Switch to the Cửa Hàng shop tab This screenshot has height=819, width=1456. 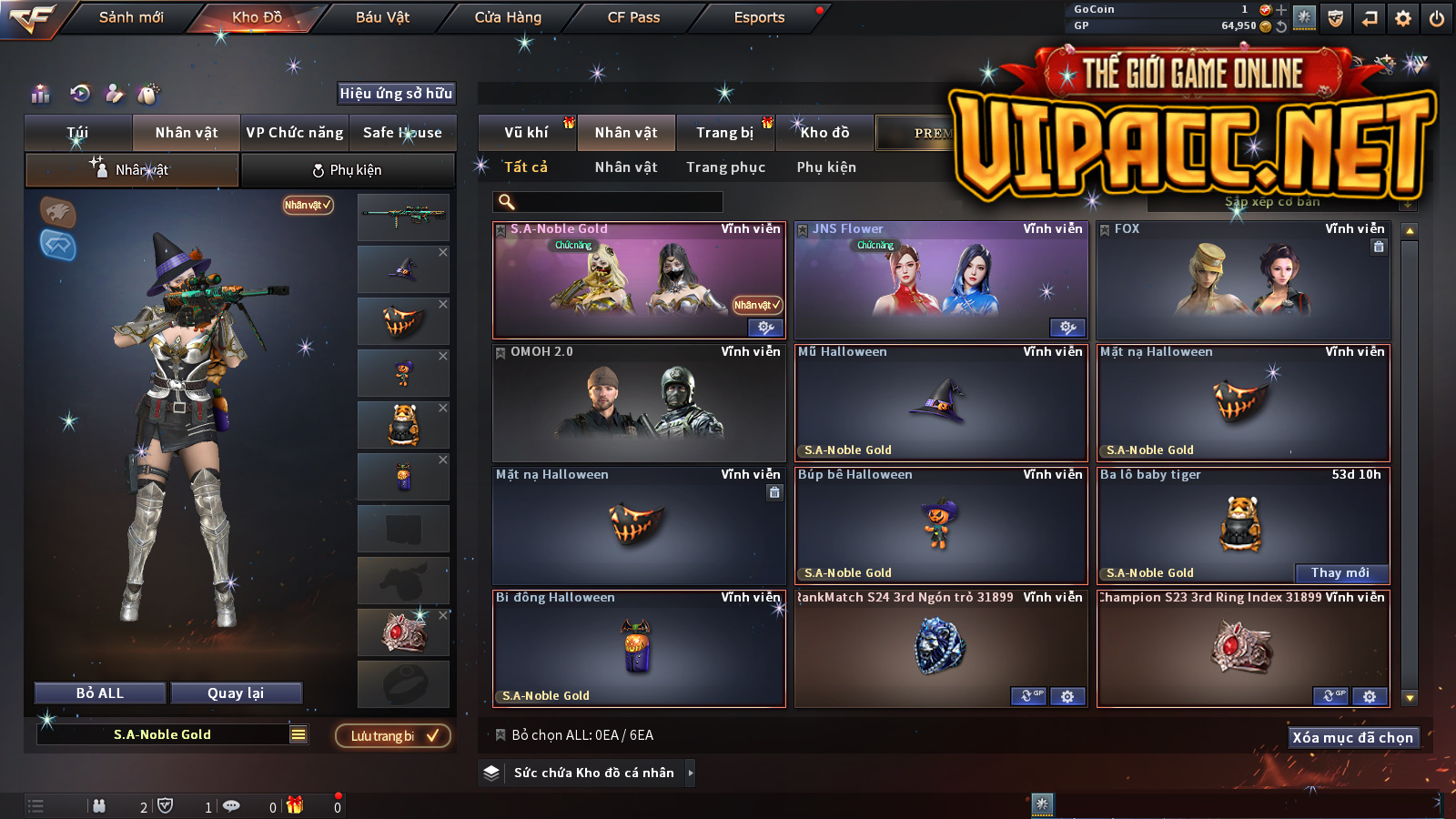pos(508,17)
